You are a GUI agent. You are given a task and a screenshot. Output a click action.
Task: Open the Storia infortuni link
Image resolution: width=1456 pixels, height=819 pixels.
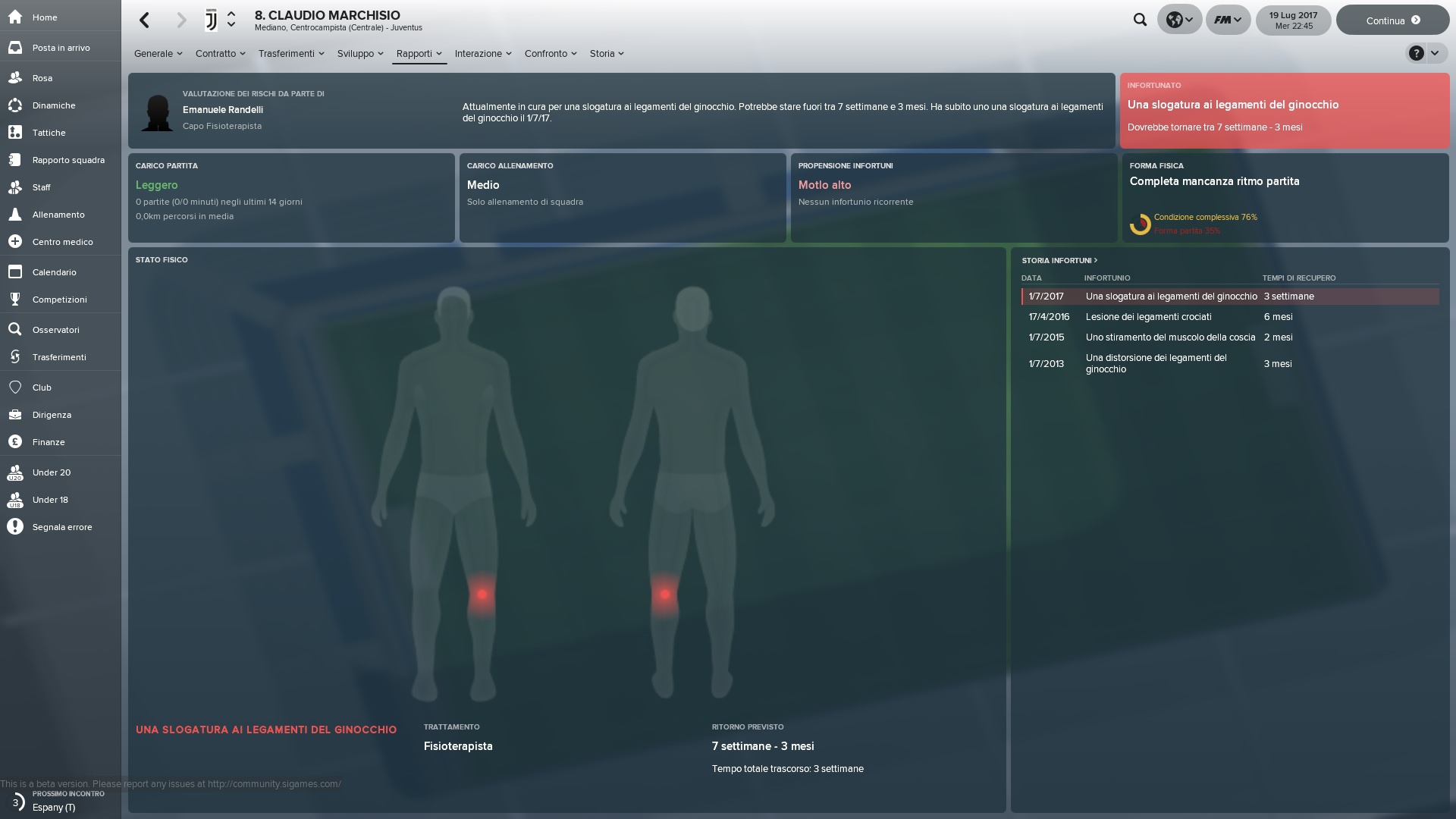[x=1059, y=260]
